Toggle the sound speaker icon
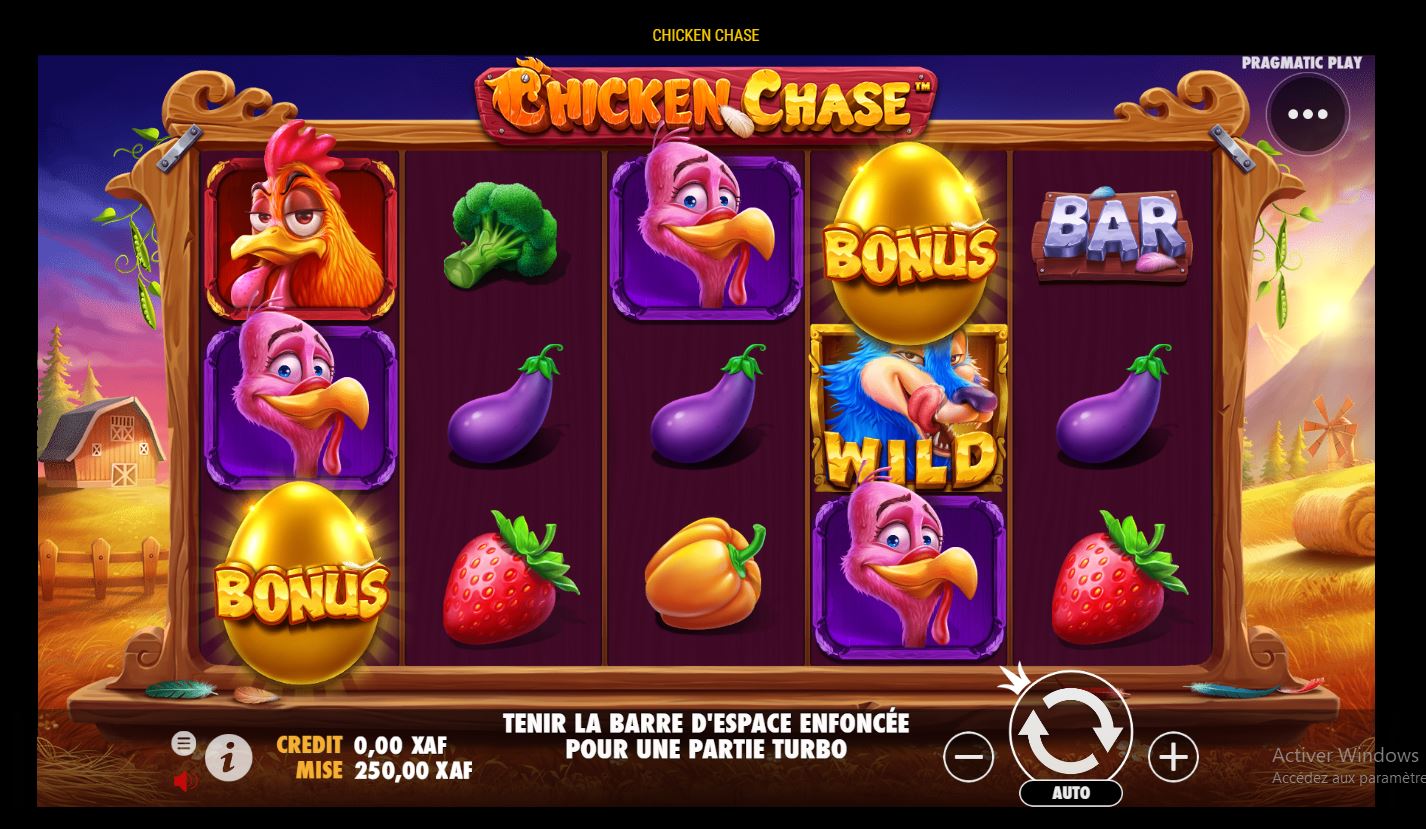The width and height of the screenshot is (1426, 829). 183,780
